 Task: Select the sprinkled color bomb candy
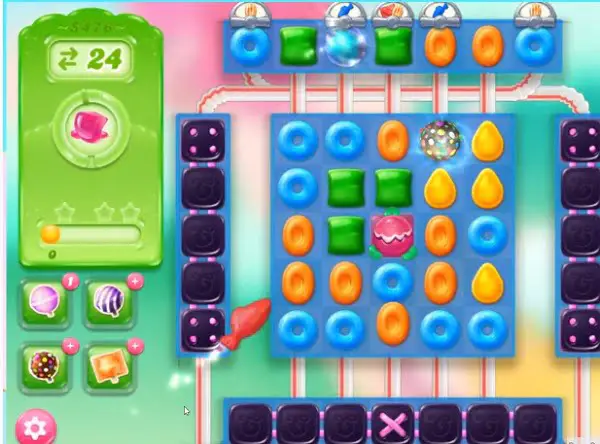437,139
